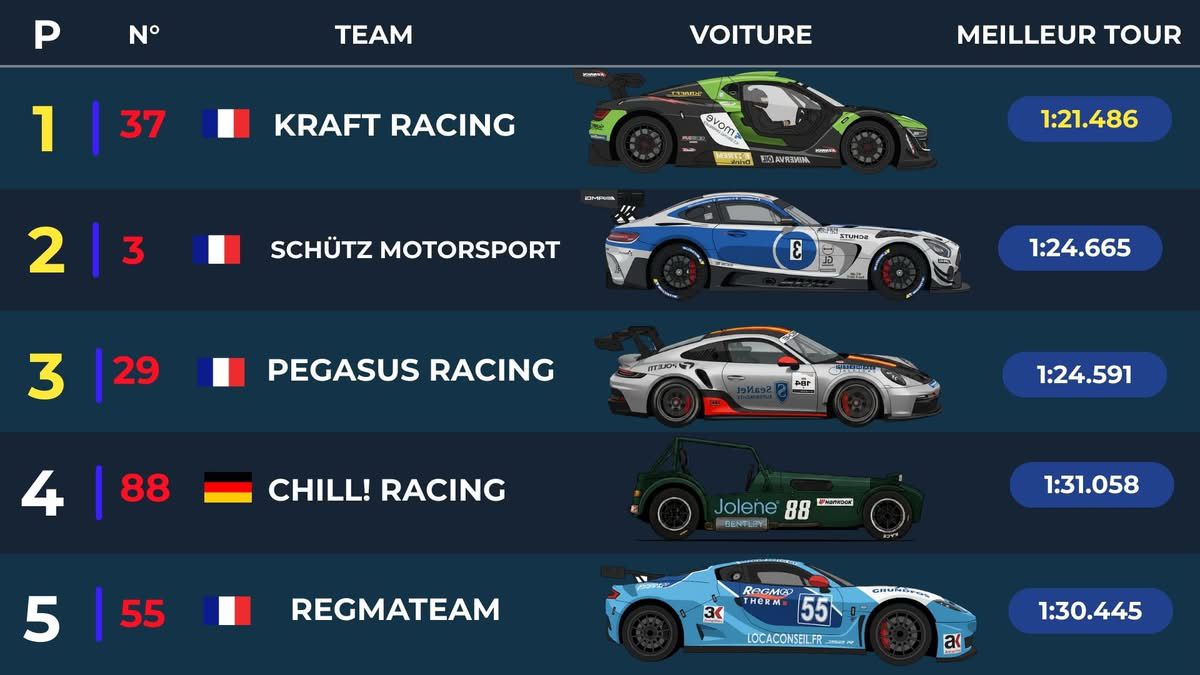The height and width of the screenshot is (675, 1200).
Task: Choose the Pegasus Racing team row
Action: tap(410, 370)
